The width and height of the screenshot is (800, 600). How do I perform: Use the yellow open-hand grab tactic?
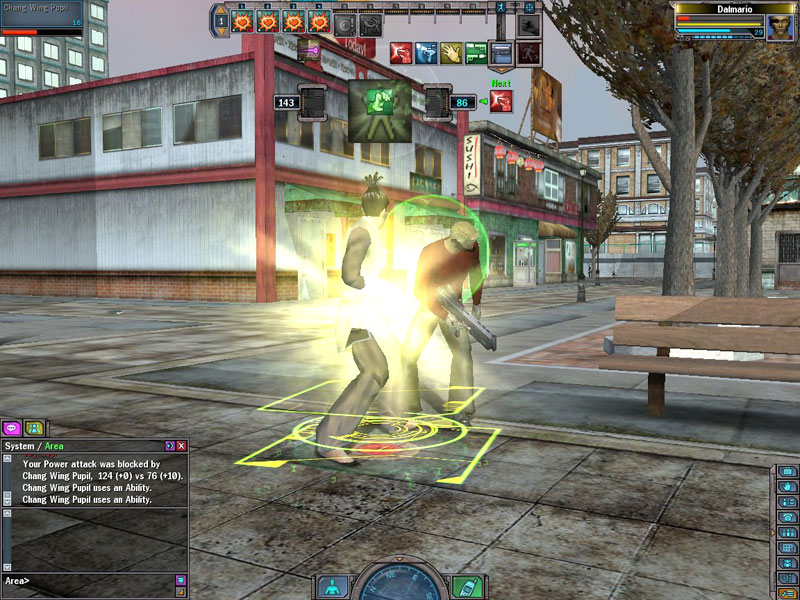tap(451, 52)
